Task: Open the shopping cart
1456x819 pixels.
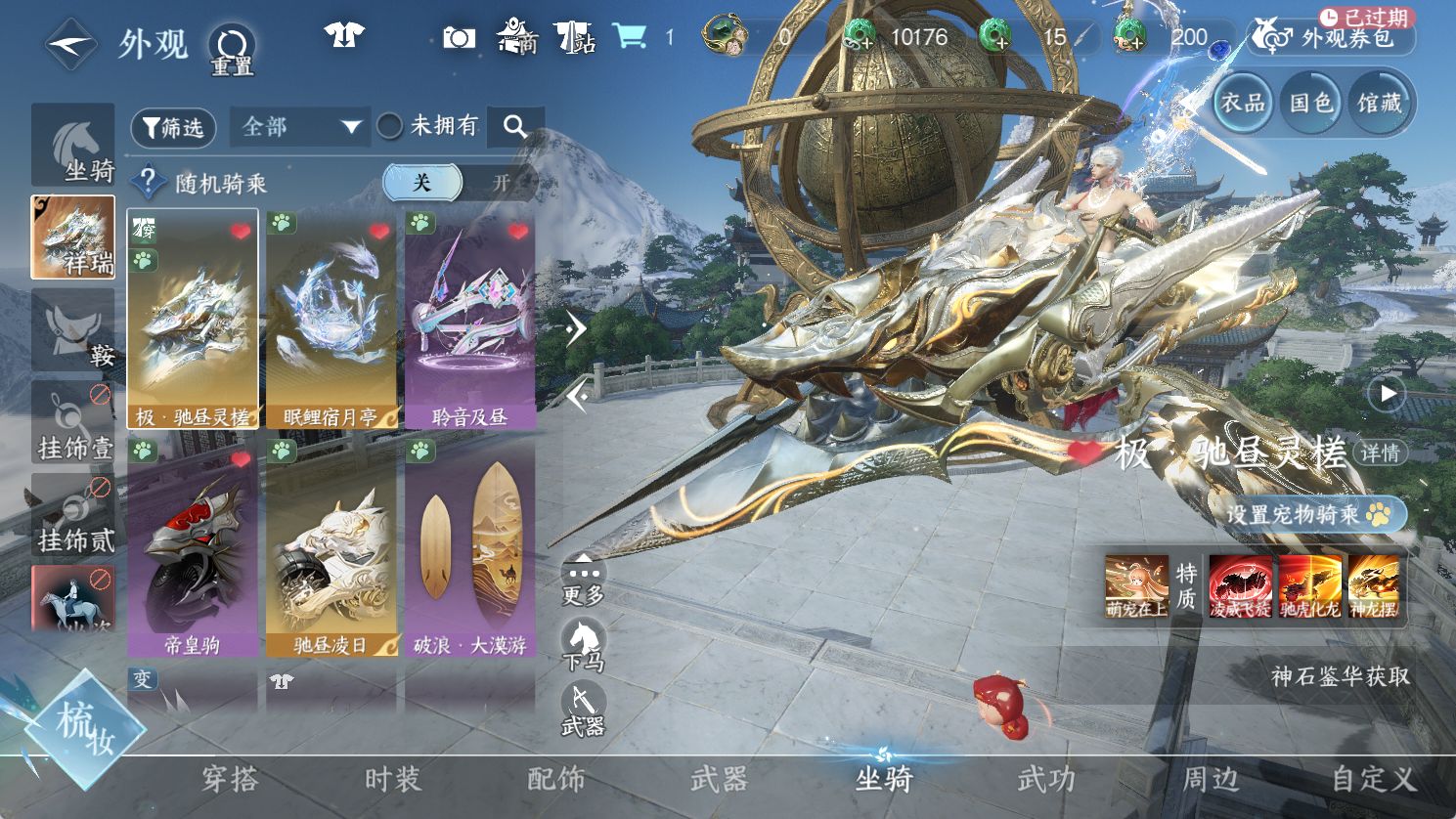Action: pos(631,37)
